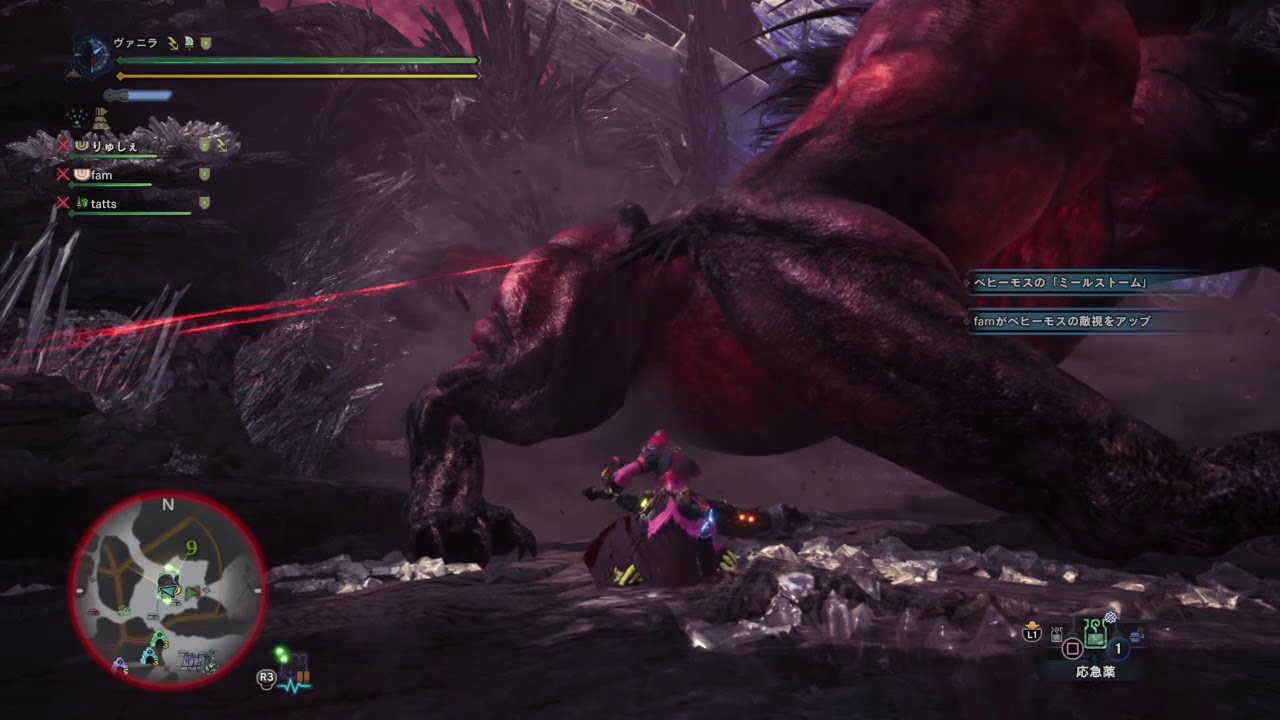
Task: Select teammate name りゅしぇ in the party list
Action: pyautogui.click(x=114, y=147)
